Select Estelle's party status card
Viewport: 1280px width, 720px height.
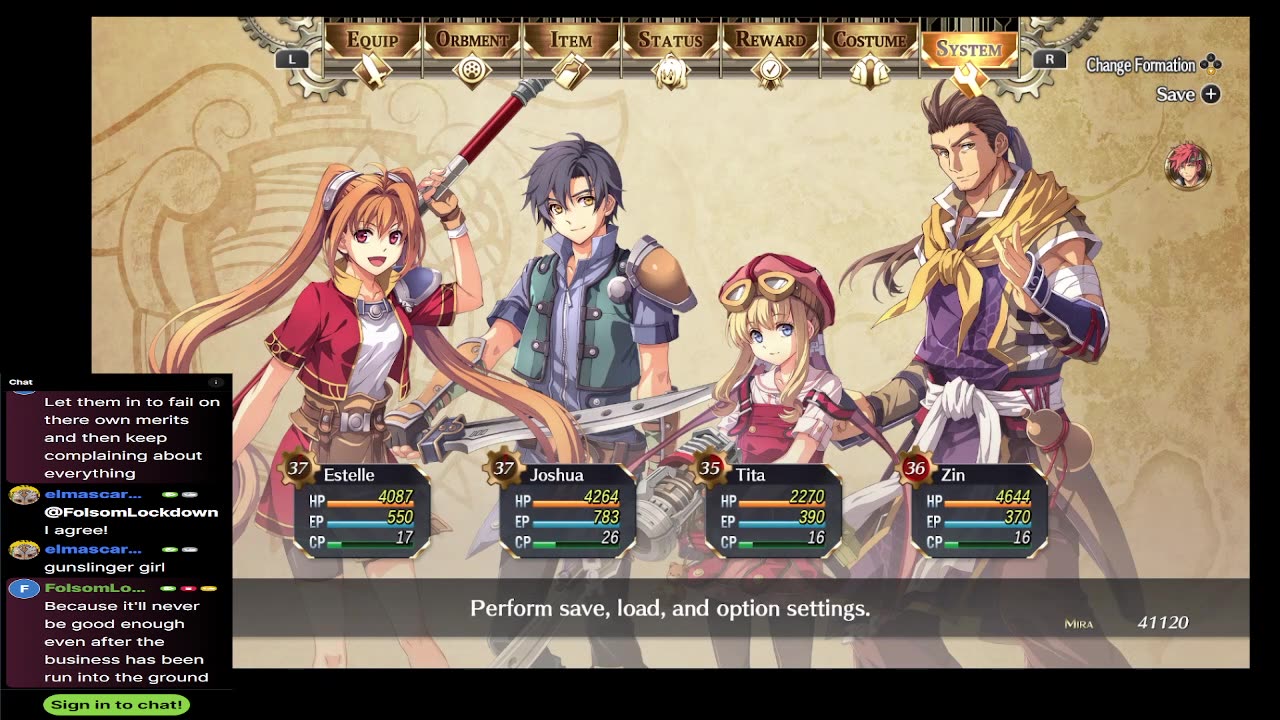tap(360, 507)
